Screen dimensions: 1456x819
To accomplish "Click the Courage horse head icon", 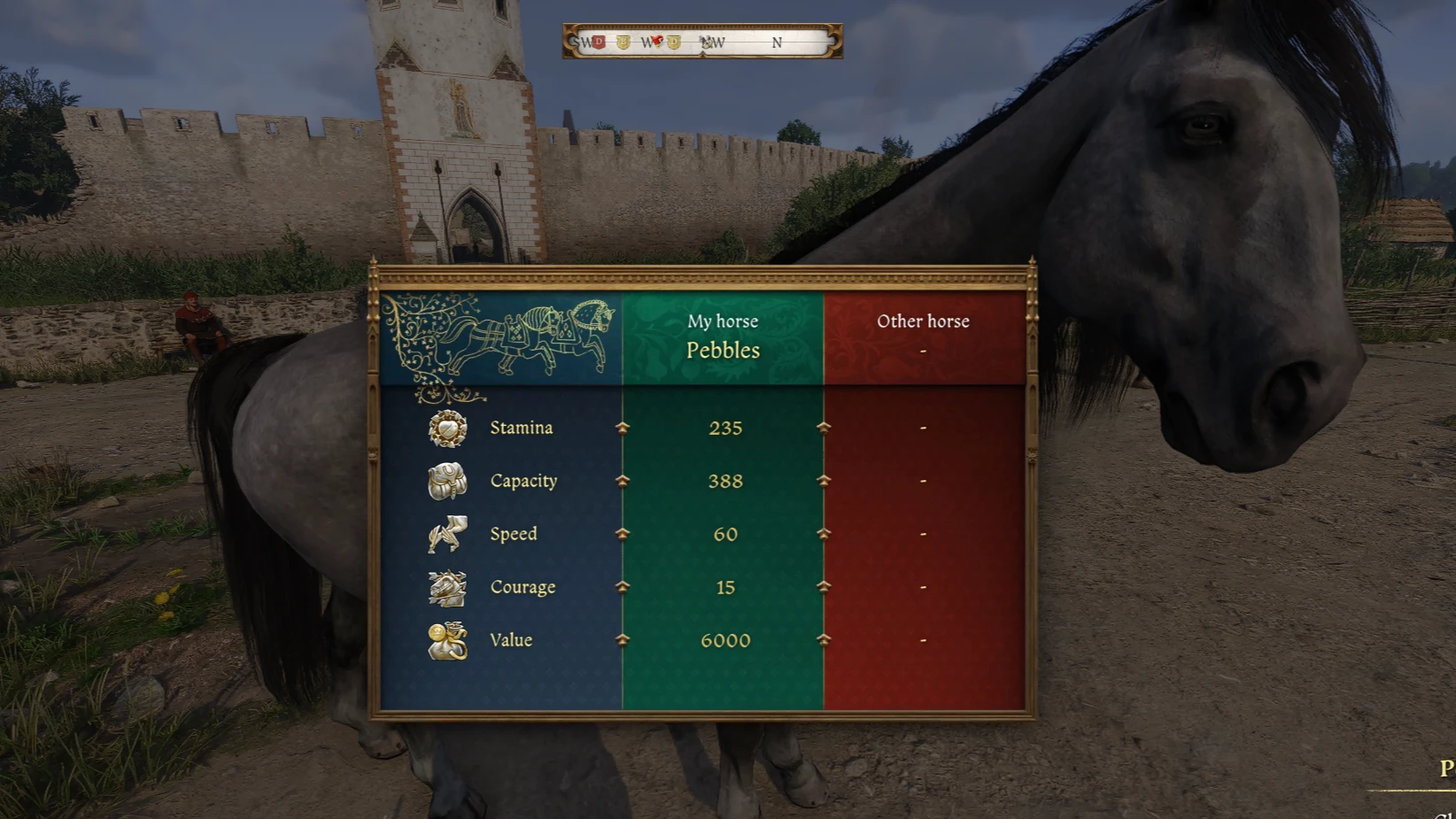I will 445,587.
